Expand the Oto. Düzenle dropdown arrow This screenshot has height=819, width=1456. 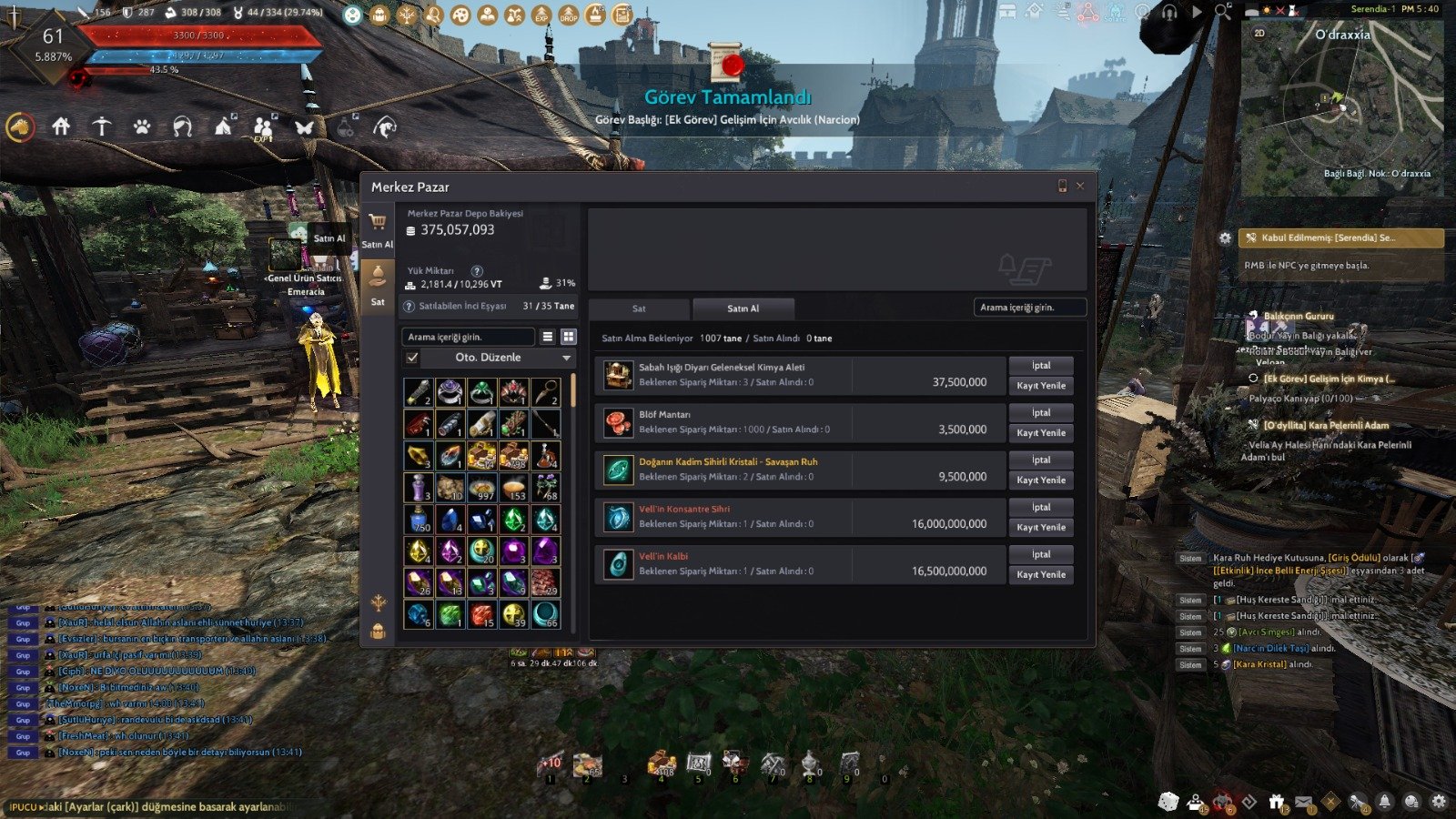[566, 359]
